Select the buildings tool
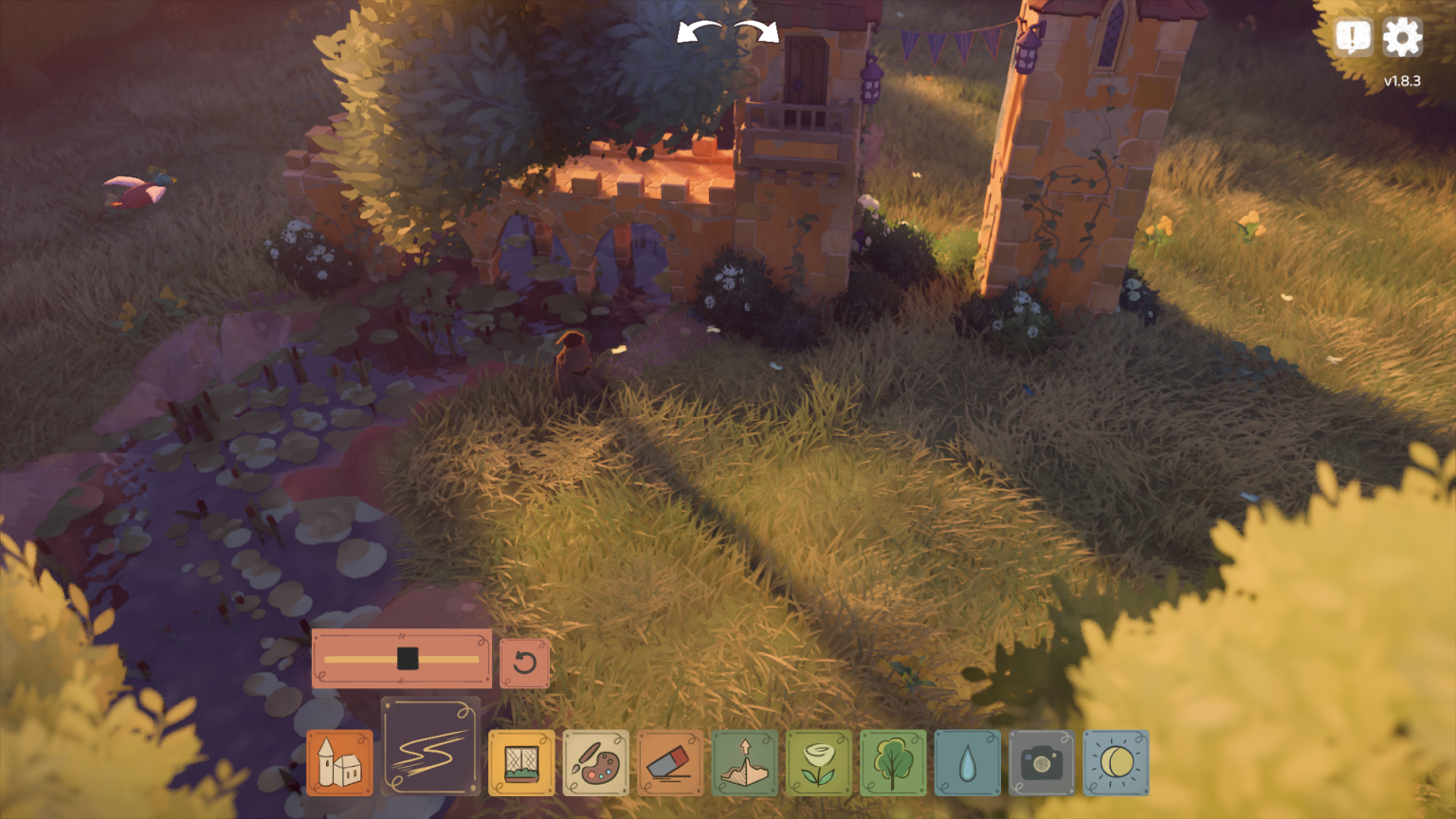 coord(339,763)
